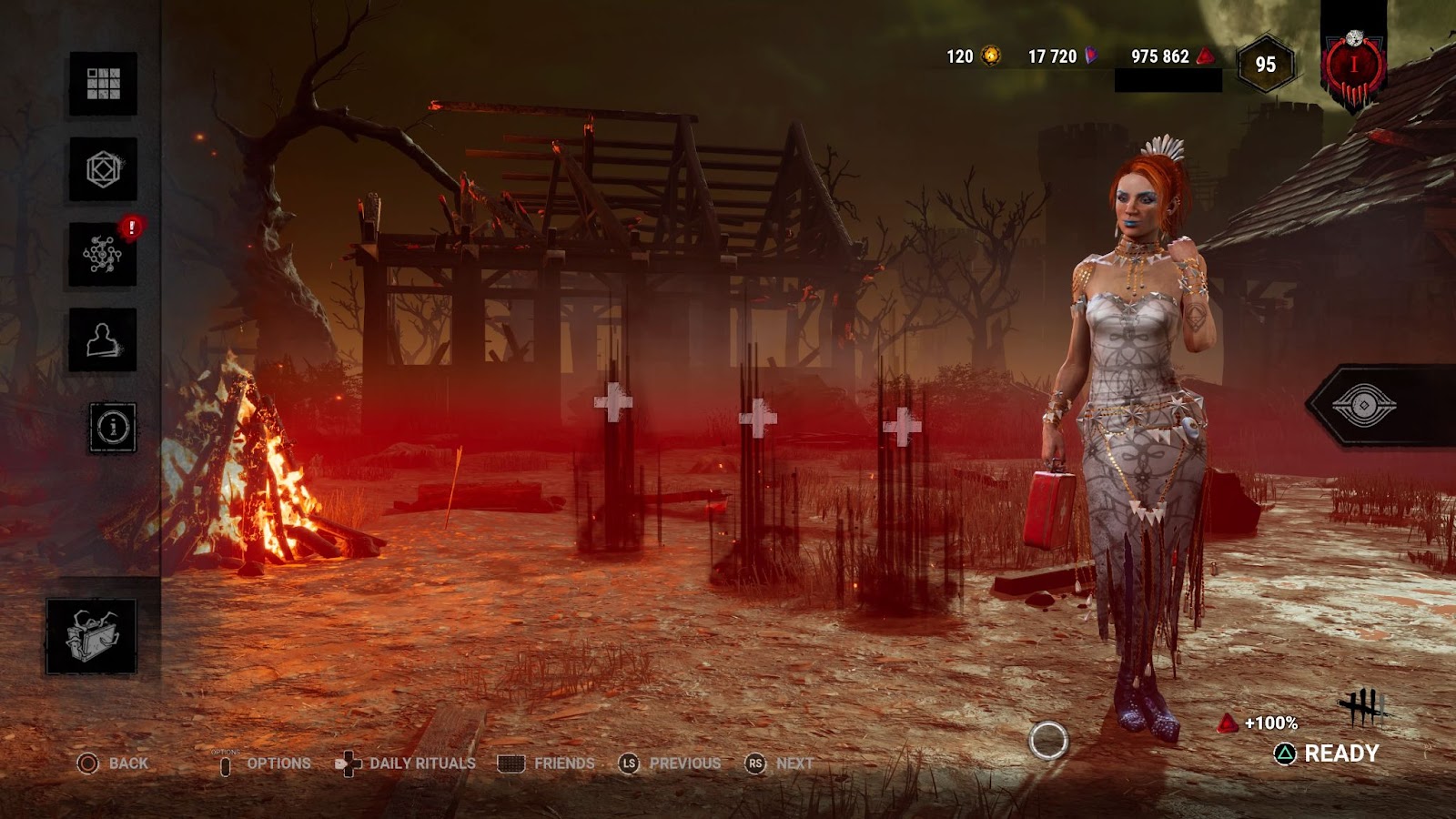
Task: Open the FRIENDS list
Action: tap(547, 763)
